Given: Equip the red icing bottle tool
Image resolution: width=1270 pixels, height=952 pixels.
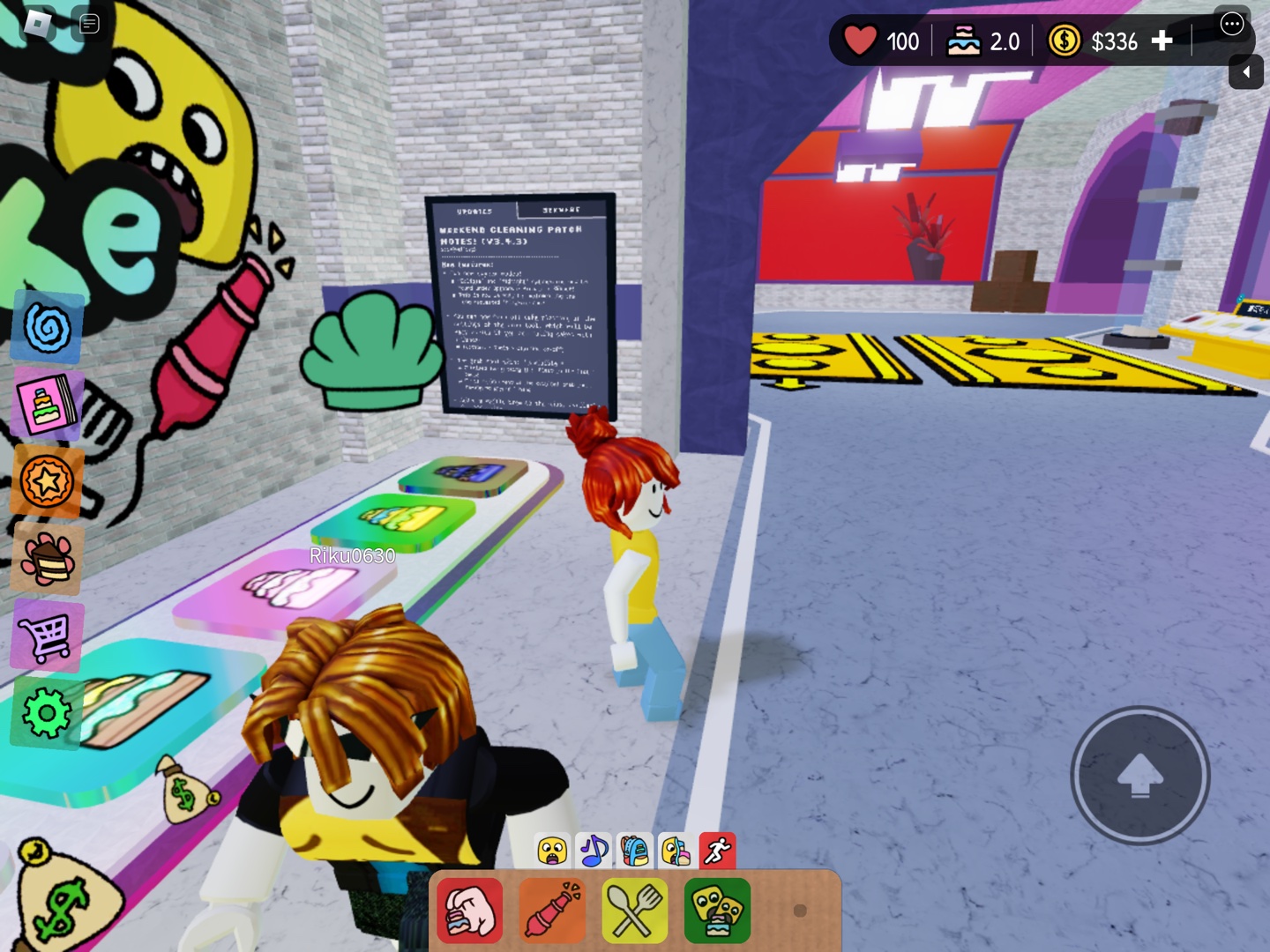Looking at the screenshot, I should click(552, 911).
